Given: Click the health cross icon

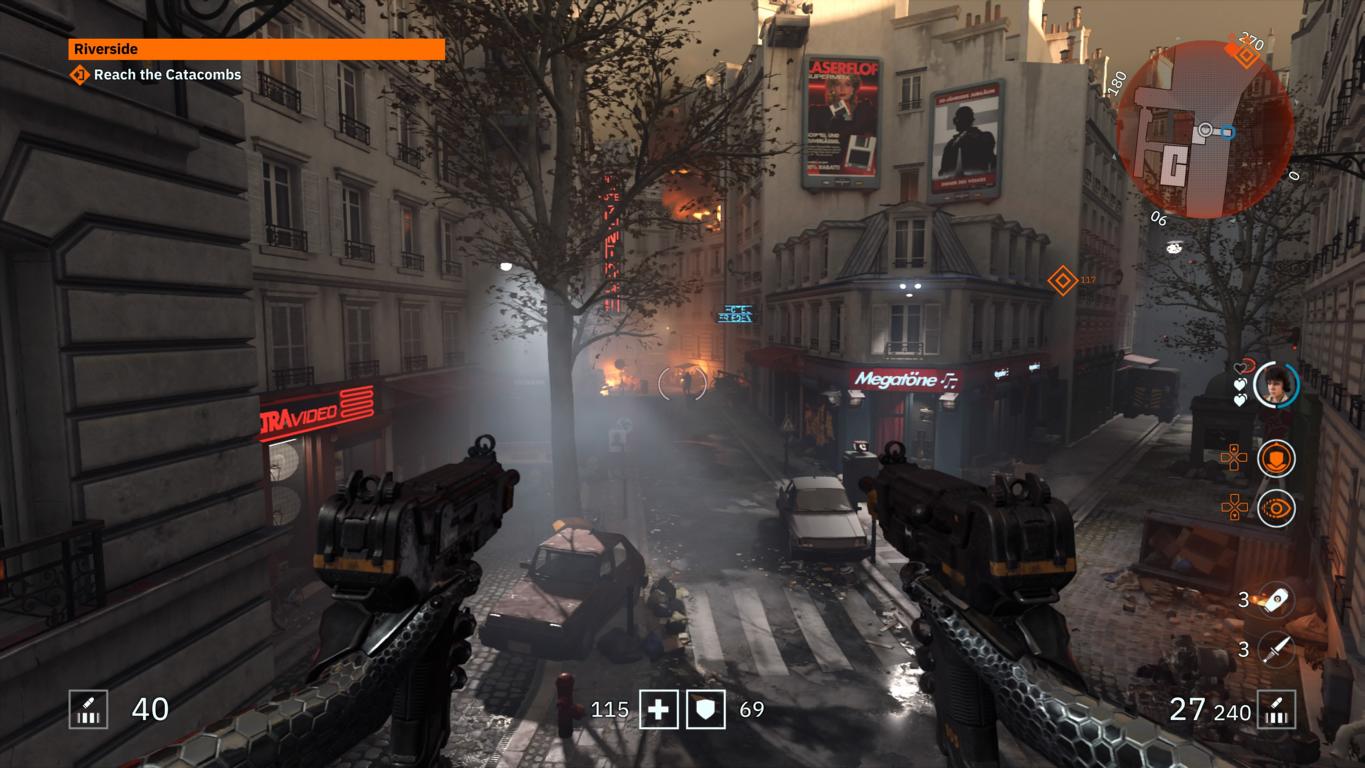Looking at the screenshot, I should coord(658,710).
